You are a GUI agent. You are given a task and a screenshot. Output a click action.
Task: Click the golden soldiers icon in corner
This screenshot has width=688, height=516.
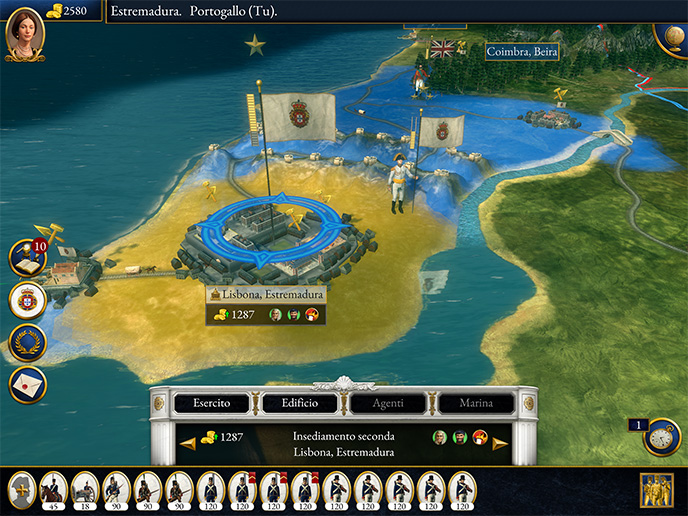(x=657, y=490)
